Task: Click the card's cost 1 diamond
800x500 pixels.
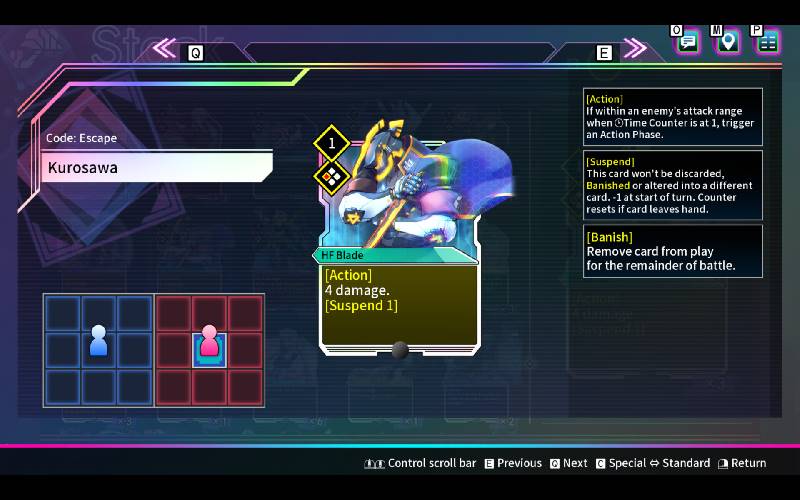Action: (331, 143)
